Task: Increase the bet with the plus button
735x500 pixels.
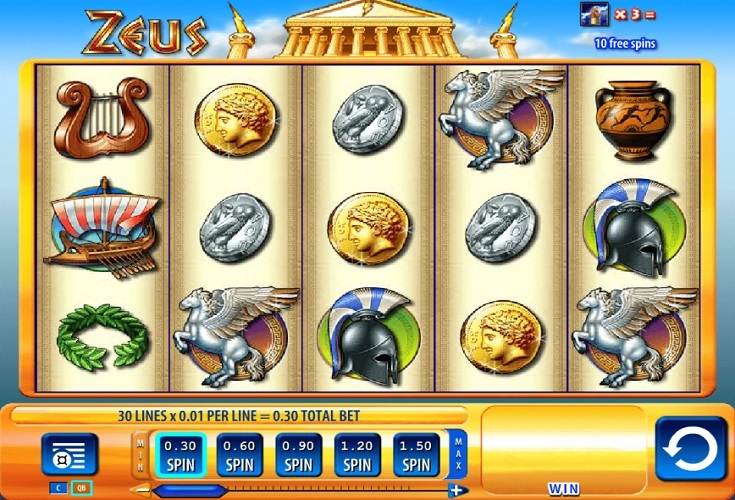Action: (x=457, y=490)
